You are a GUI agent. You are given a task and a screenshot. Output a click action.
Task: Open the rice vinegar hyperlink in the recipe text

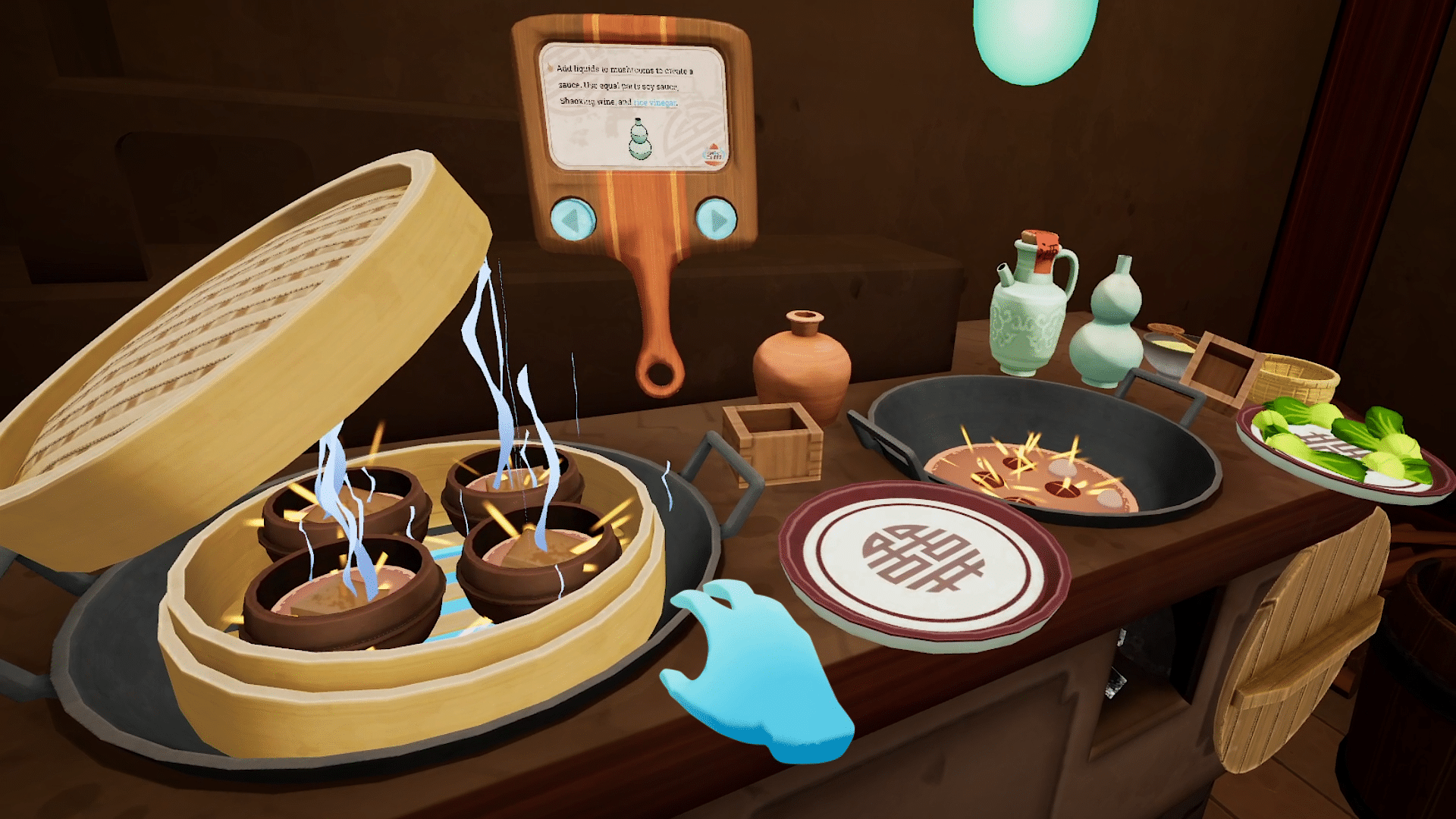(x=654, y=102)
